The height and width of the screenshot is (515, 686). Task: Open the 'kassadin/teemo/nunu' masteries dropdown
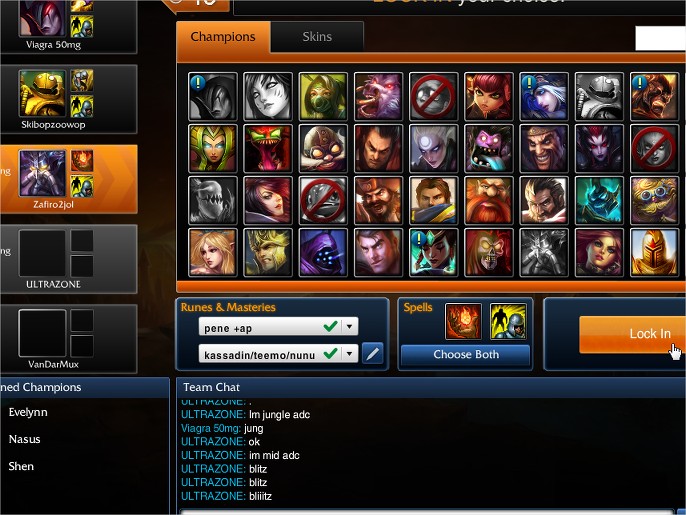(x=349, y=353)
